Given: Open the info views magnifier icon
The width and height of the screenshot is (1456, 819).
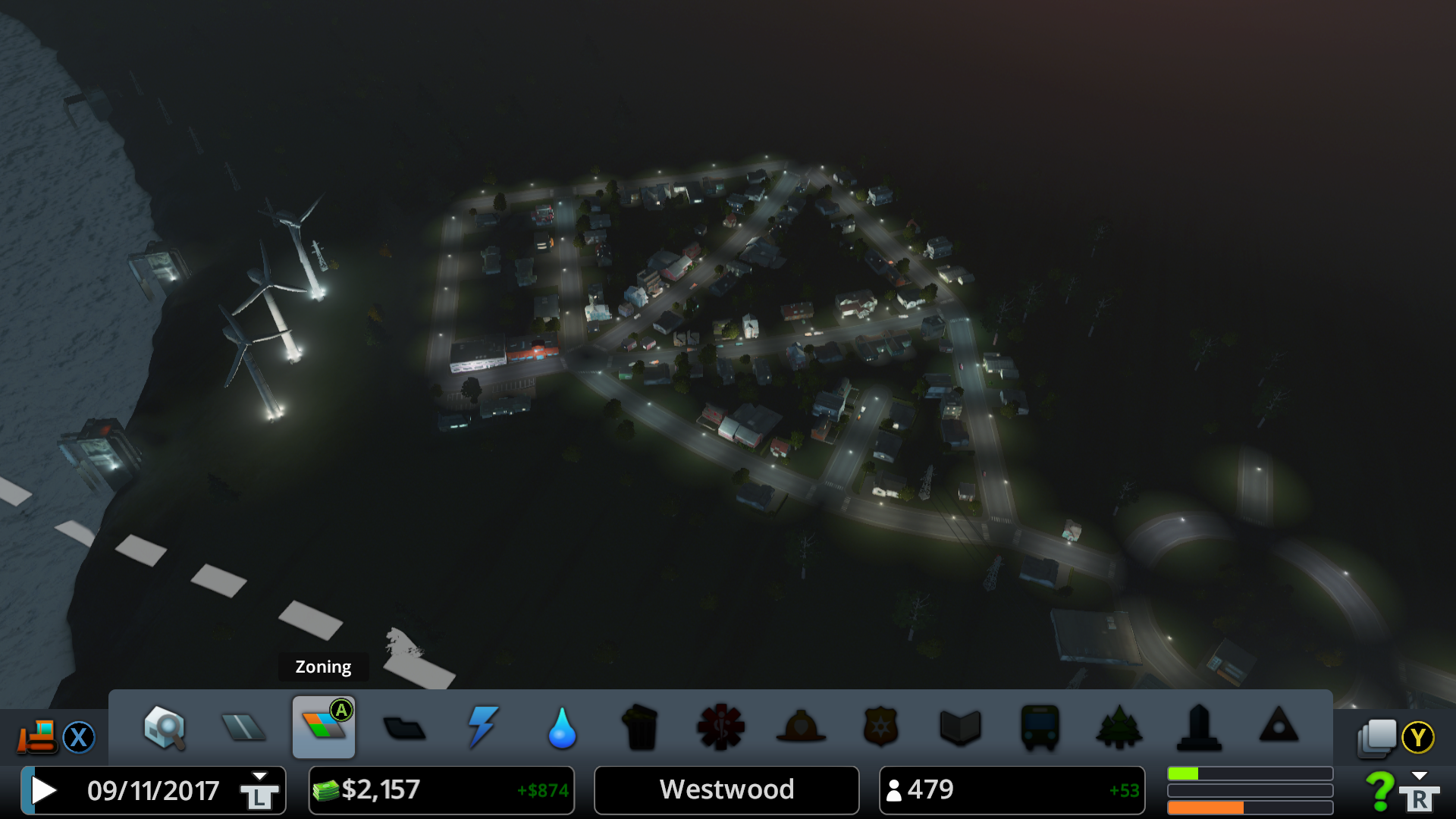Looking at the screenshot, I should (165, 728).
